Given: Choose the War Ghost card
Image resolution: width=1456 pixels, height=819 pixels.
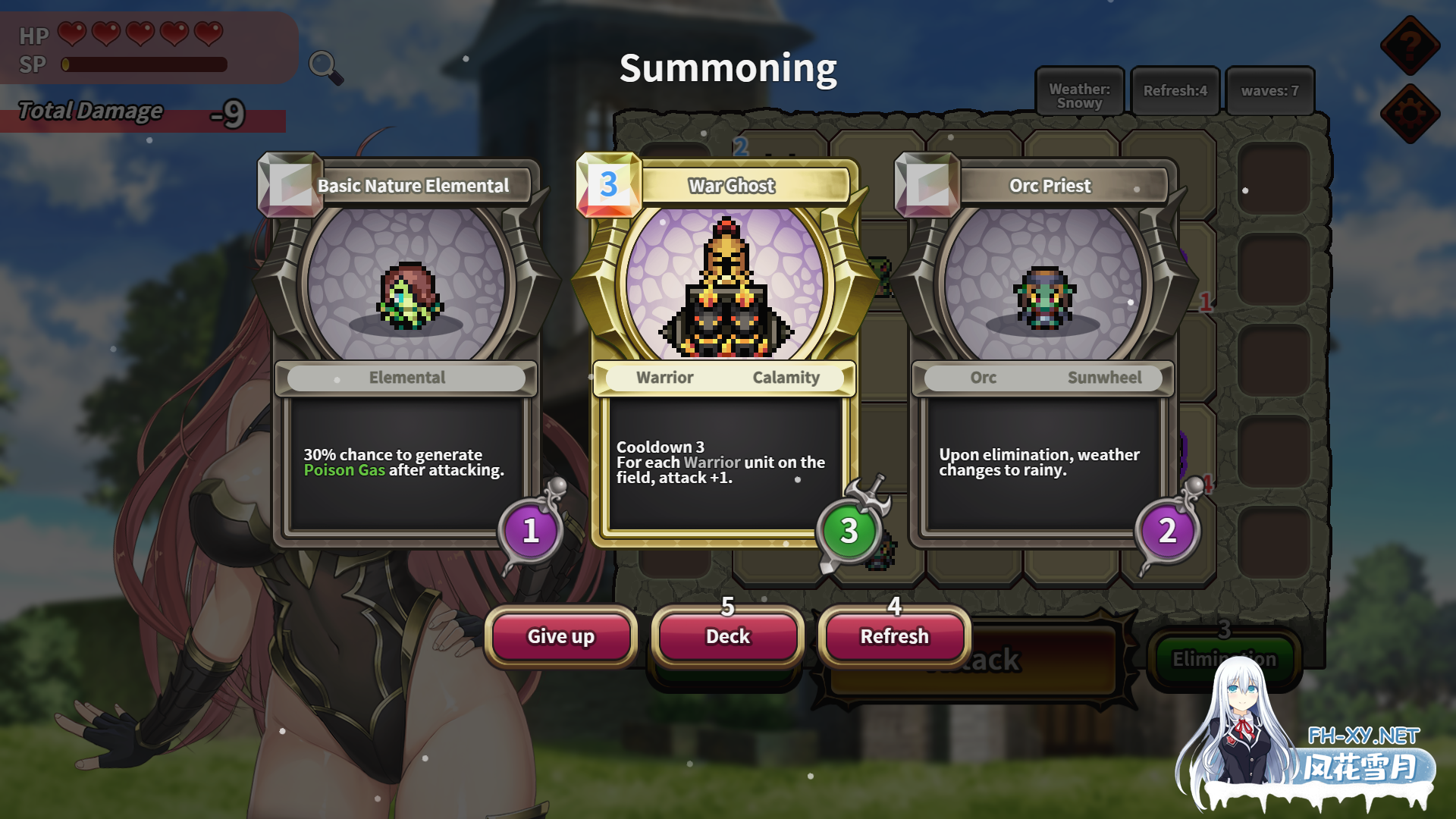Looking at the screenshot, I should coord(725,349).
